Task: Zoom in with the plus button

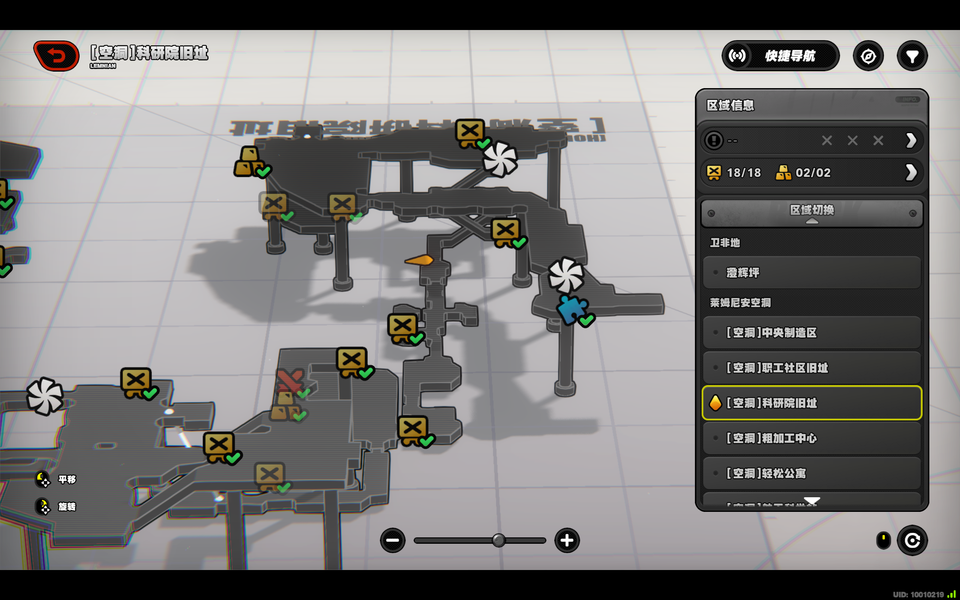Action: [x=567, y=541]
